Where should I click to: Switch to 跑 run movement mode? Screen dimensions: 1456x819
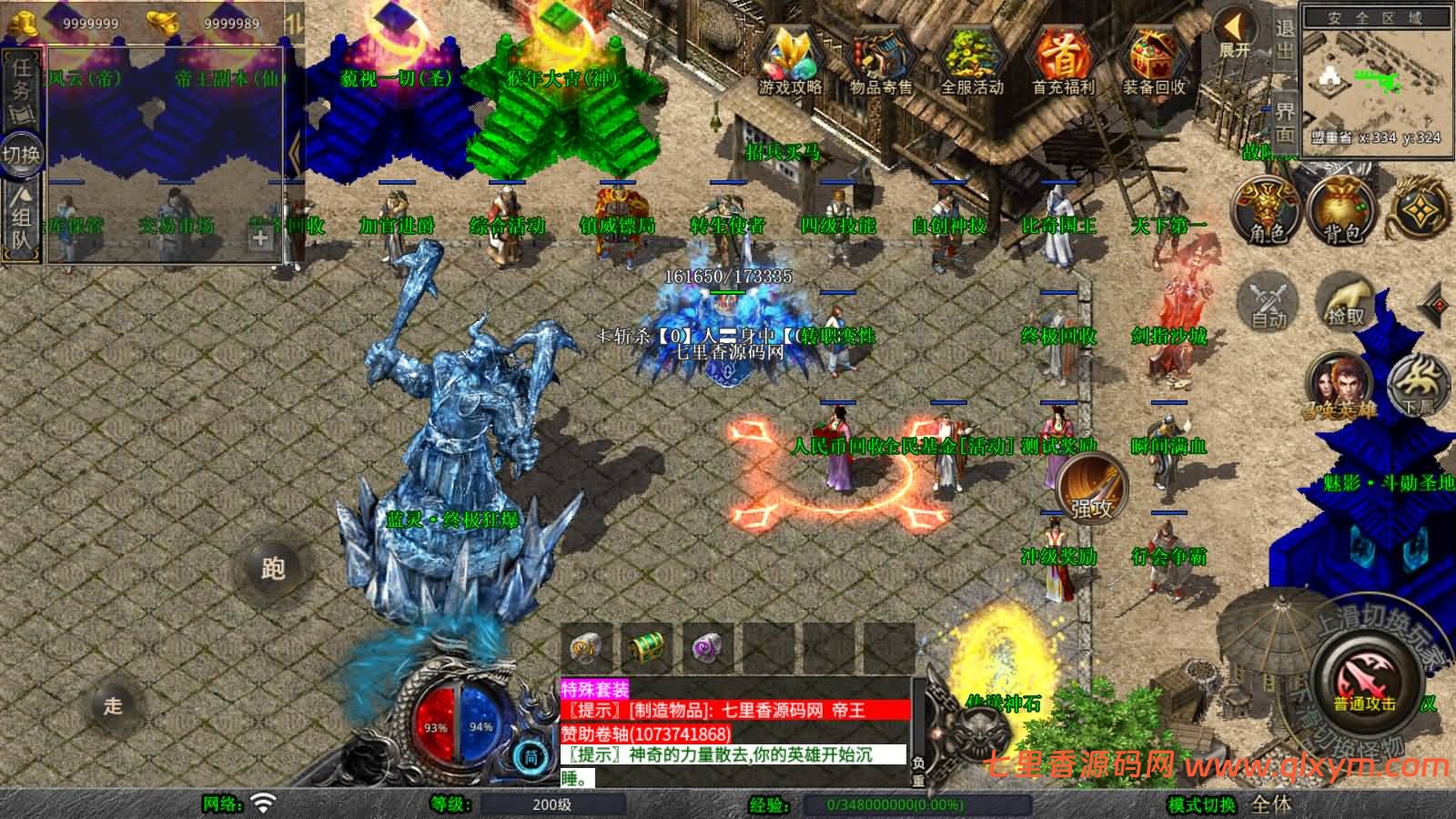pyautogui.click(x=273, y=568)
